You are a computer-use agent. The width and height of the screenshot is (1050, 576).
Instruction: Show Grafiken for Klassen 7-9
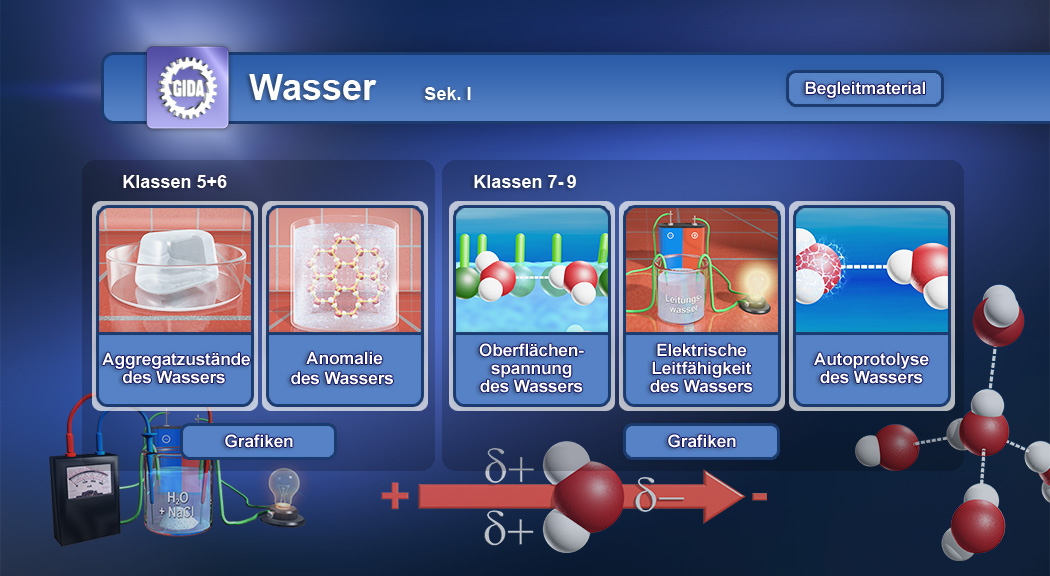[x=701, y=441]
